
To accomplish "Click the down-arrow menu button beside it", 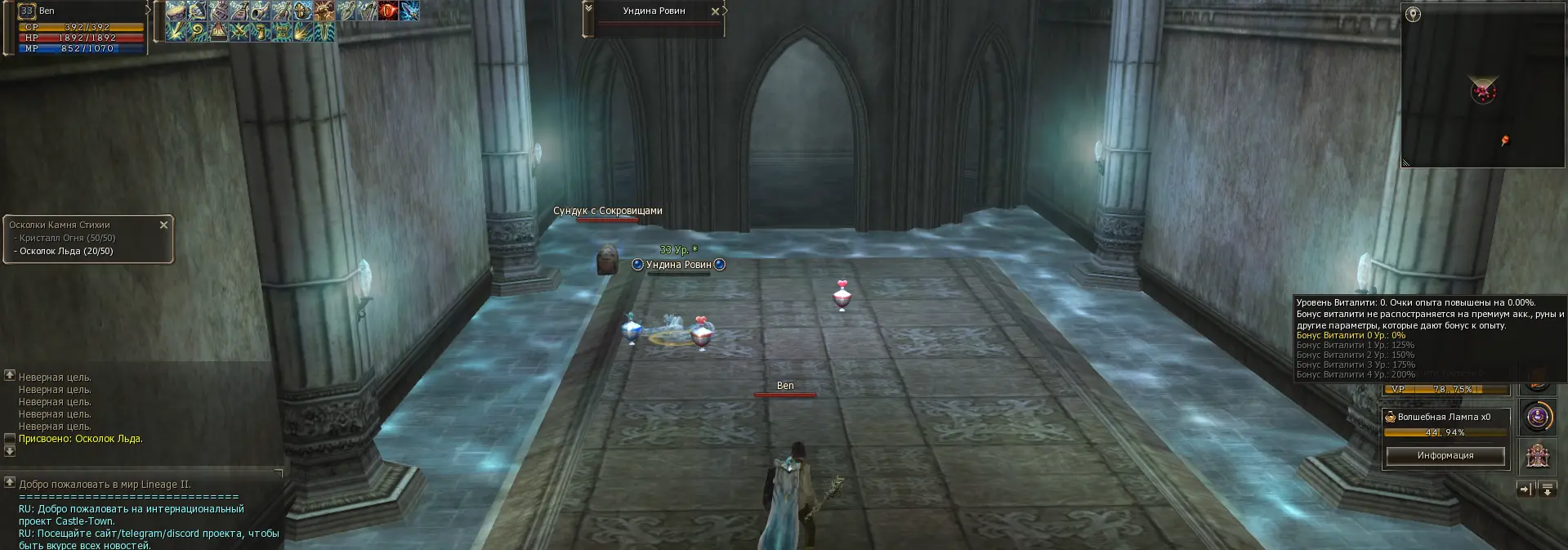I will tap(1546, 490).
